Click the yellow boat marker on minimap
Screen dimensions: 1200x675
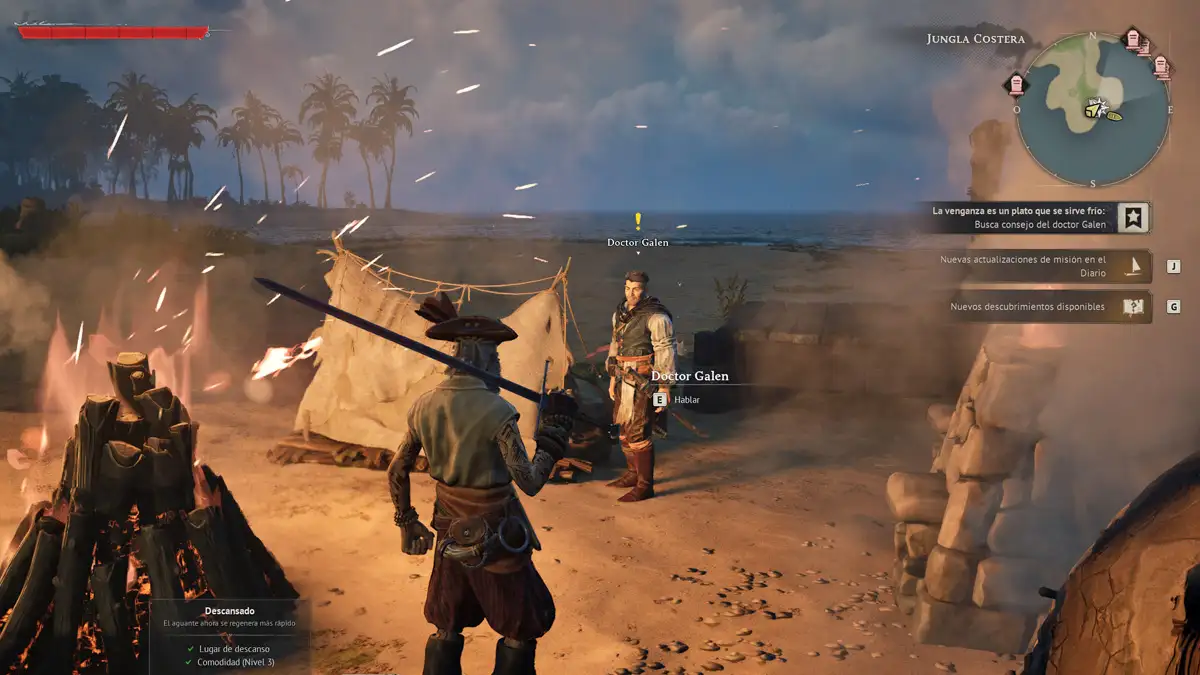[1113, 115]
